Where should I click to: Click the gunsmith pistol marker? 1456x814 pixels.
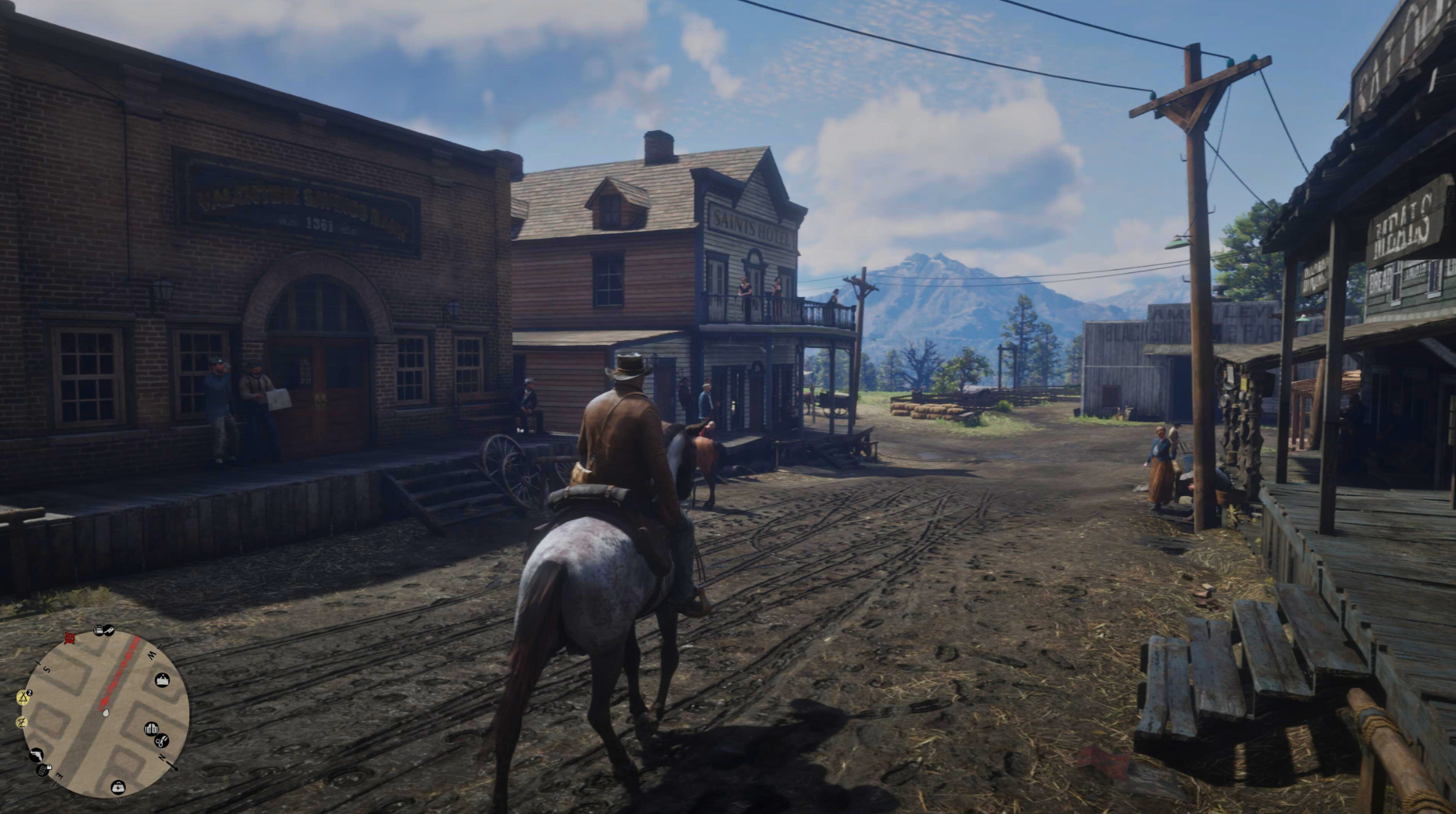click(x=36, y=754)
